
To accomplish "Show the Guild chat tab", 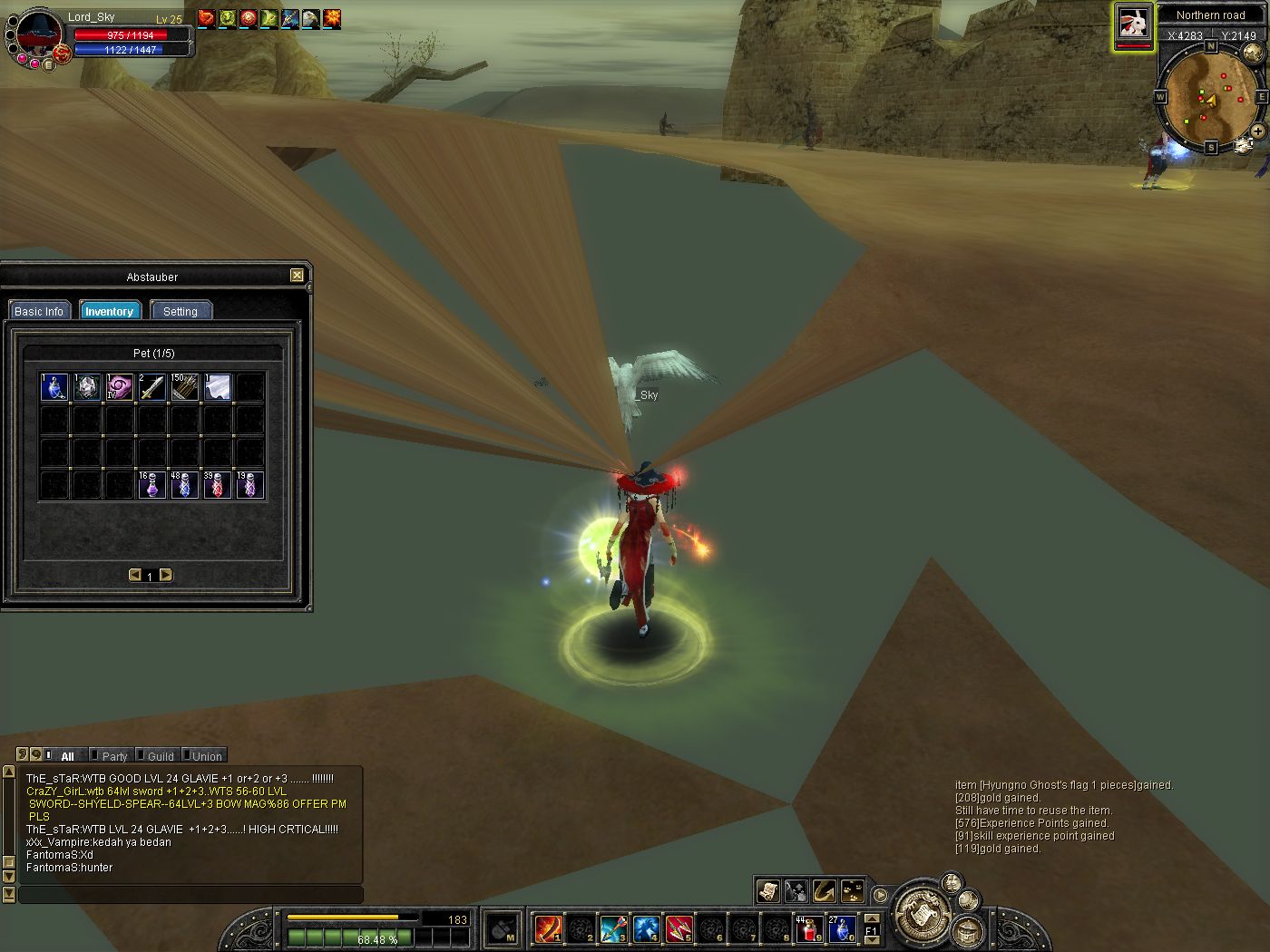I will [161, 756].
